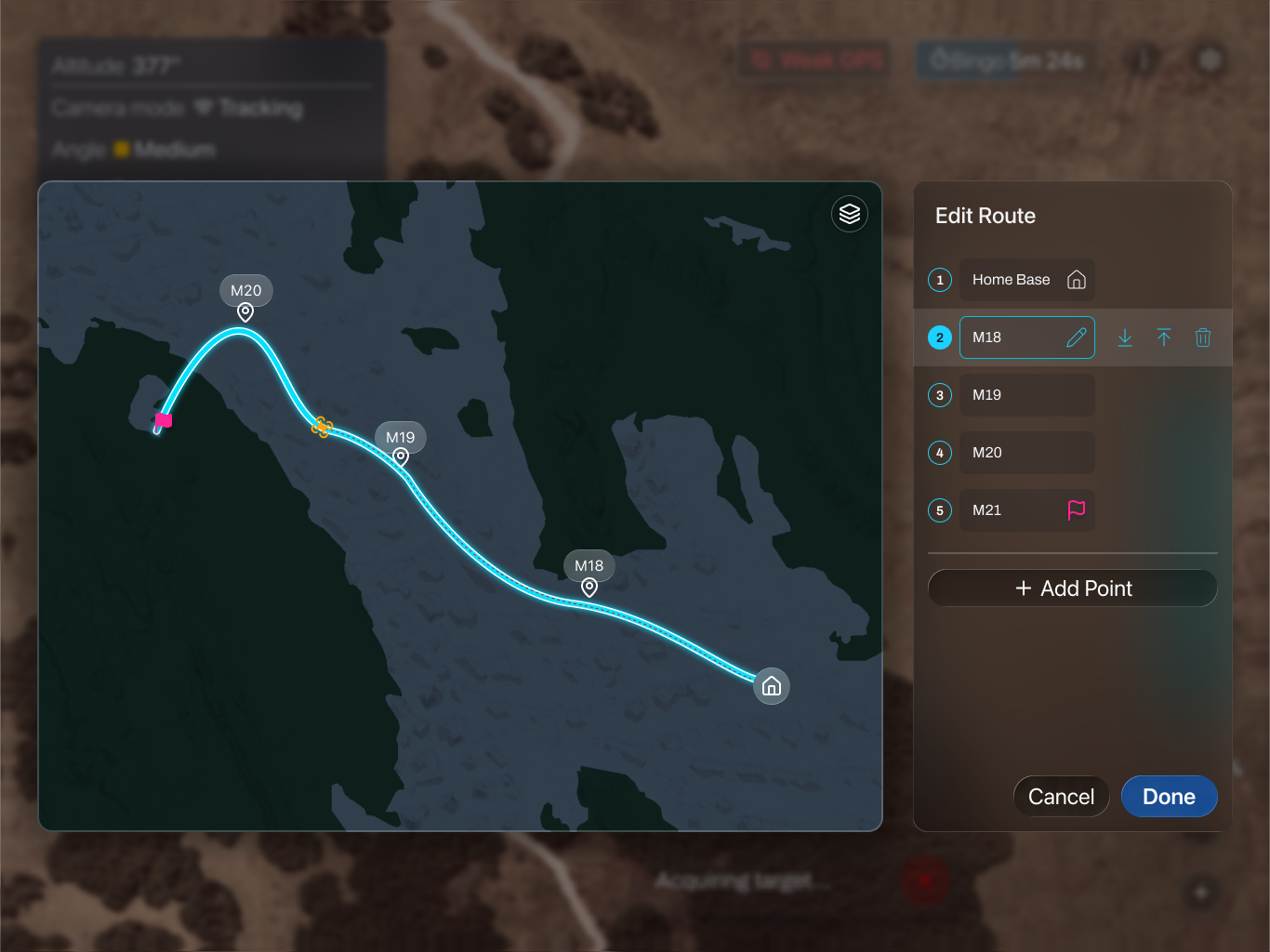The image size is (1270, 952).
Task: Confirm the route with Done
Action: [x=1169, y=797]
